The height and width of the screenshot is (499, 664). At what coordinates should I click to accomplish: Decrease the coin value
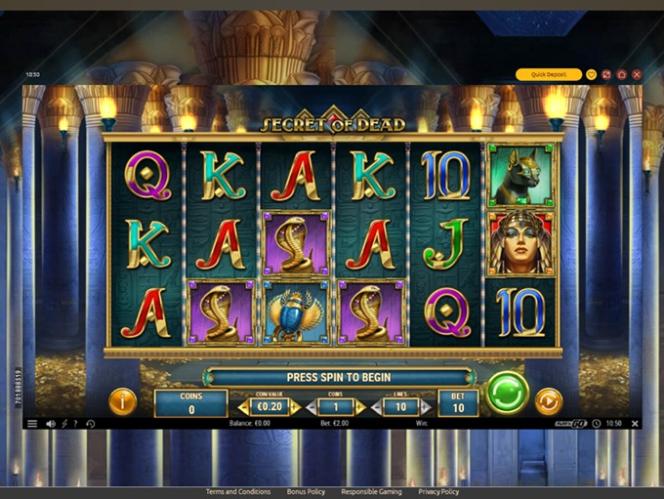click(x=243, y=407)
